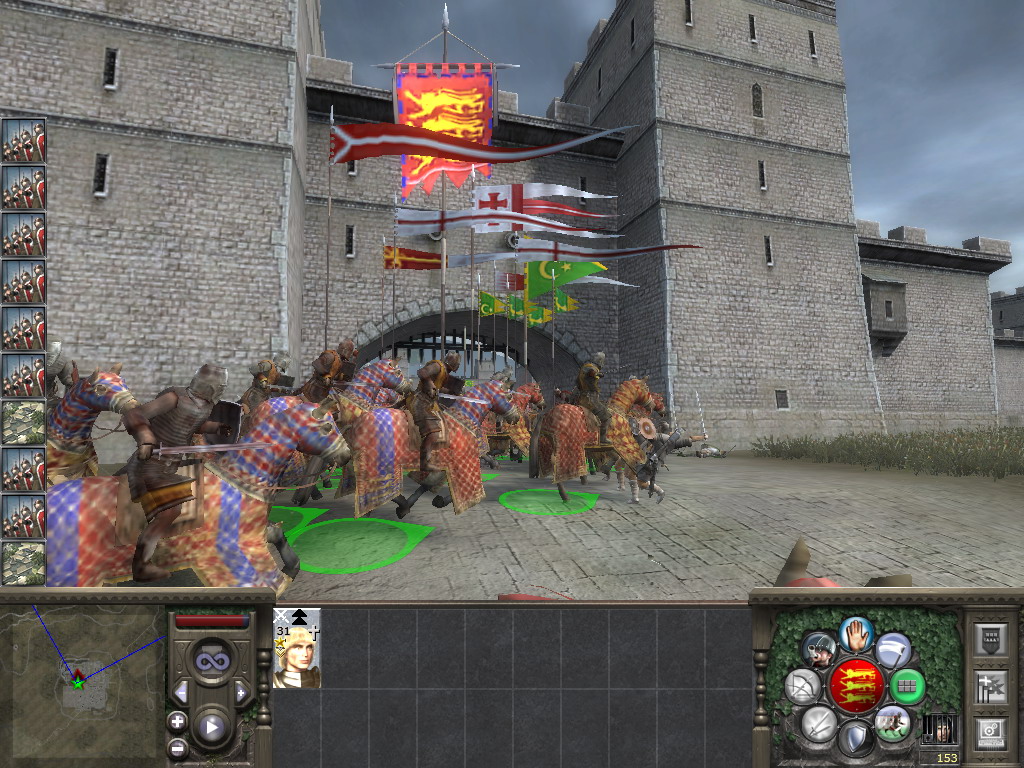Screen dimensions: 1024x768
Task: Toggle guard mode with the shield icon
Action: pos(855,738)
